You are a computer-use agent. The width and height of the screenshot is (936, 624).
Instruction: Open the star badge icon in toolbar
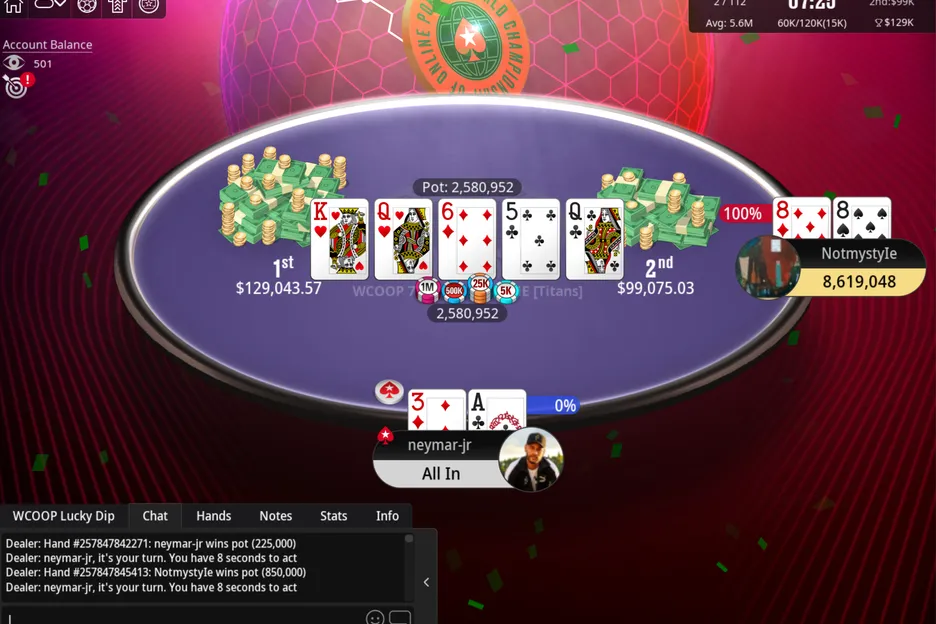pos(149,5)
